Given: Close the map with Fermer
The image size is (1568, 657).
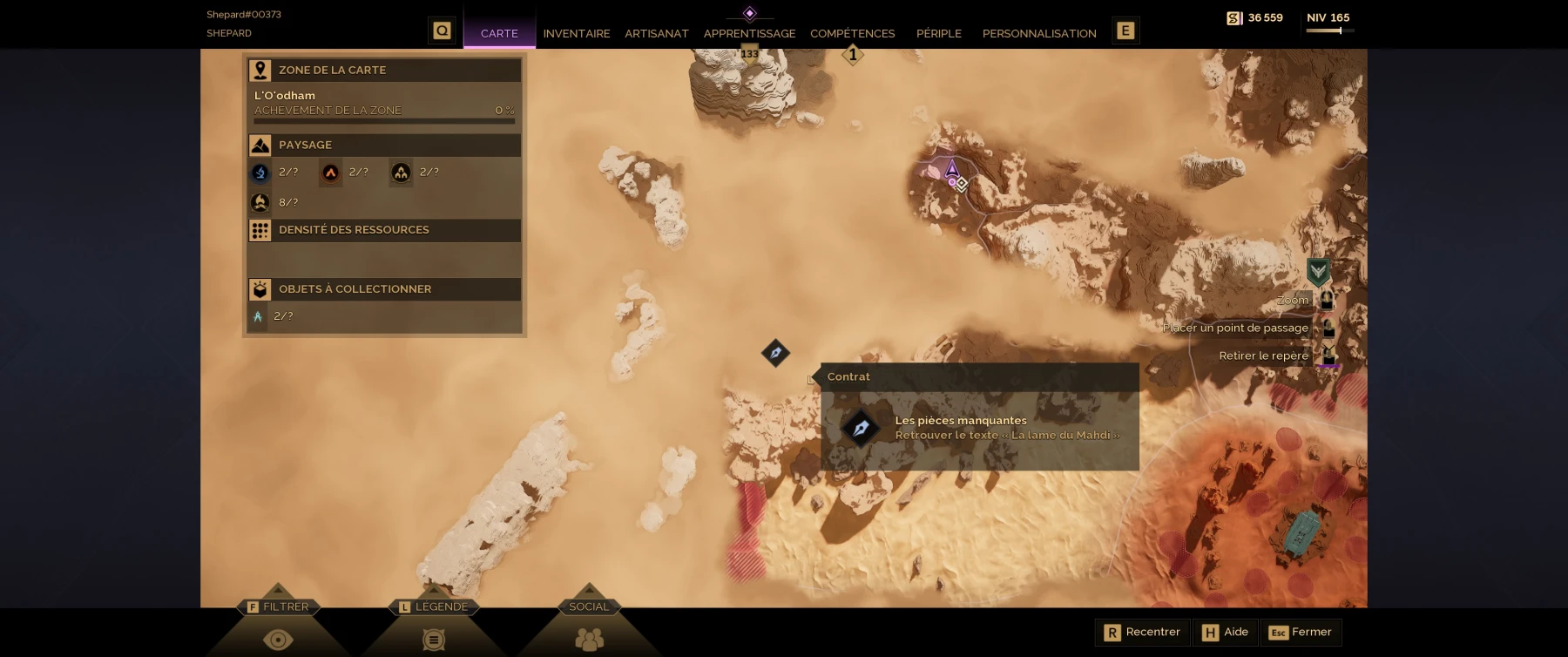Looking at the screenshot, I should [1301, 633].
